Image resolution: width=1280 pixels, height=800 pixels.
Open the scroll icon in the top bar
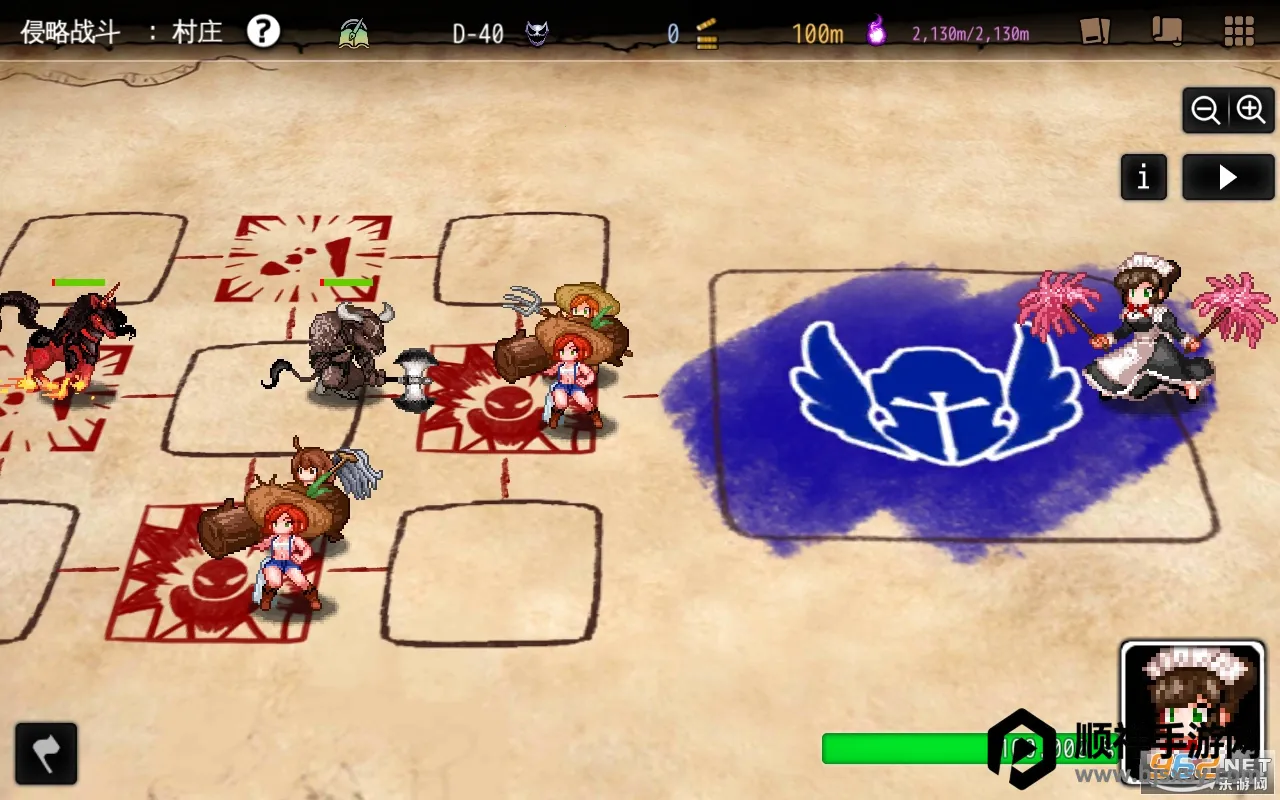point(1167,31)
